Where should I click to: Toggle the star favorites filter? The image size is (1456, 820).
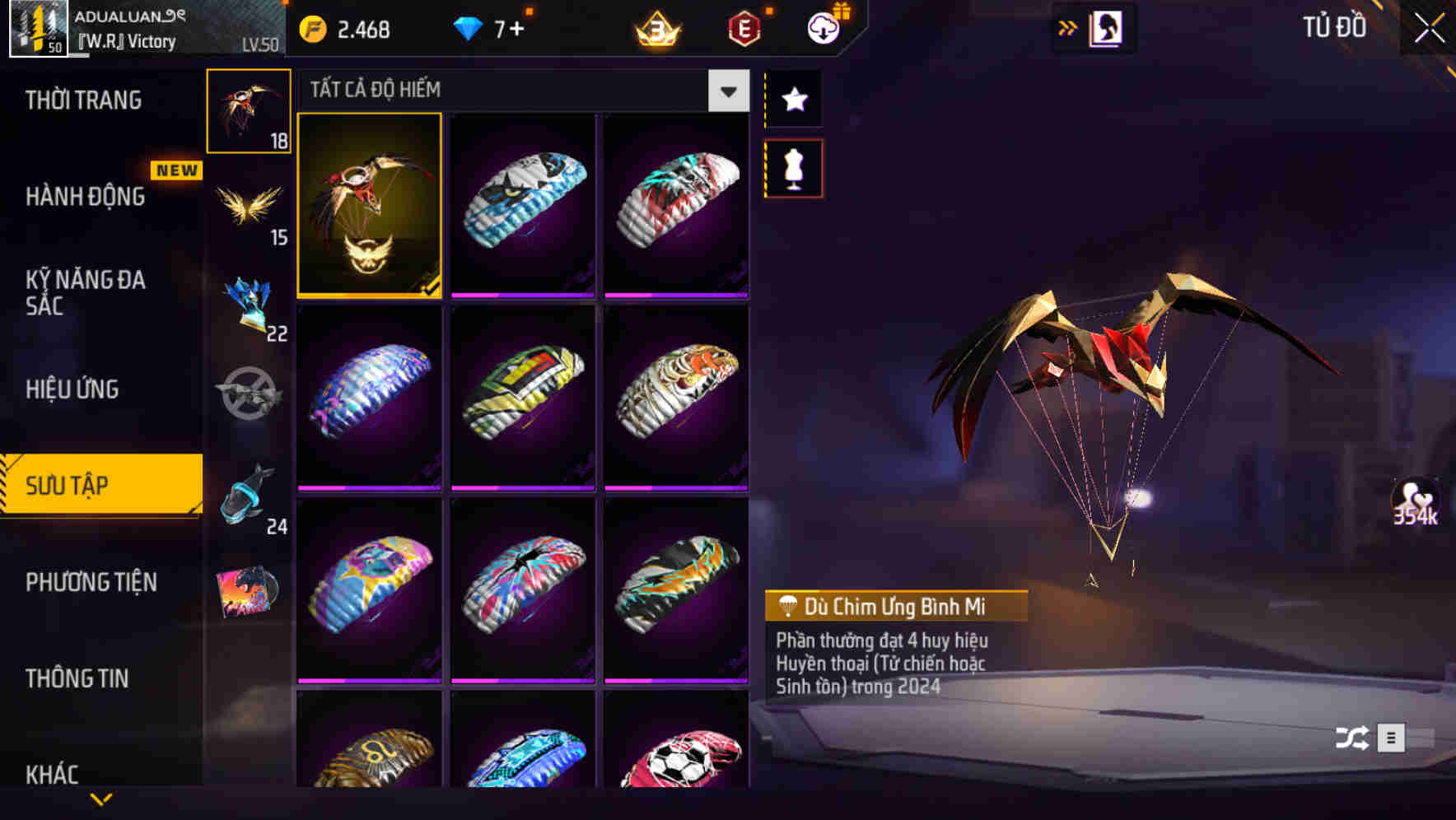click(793, 100)
